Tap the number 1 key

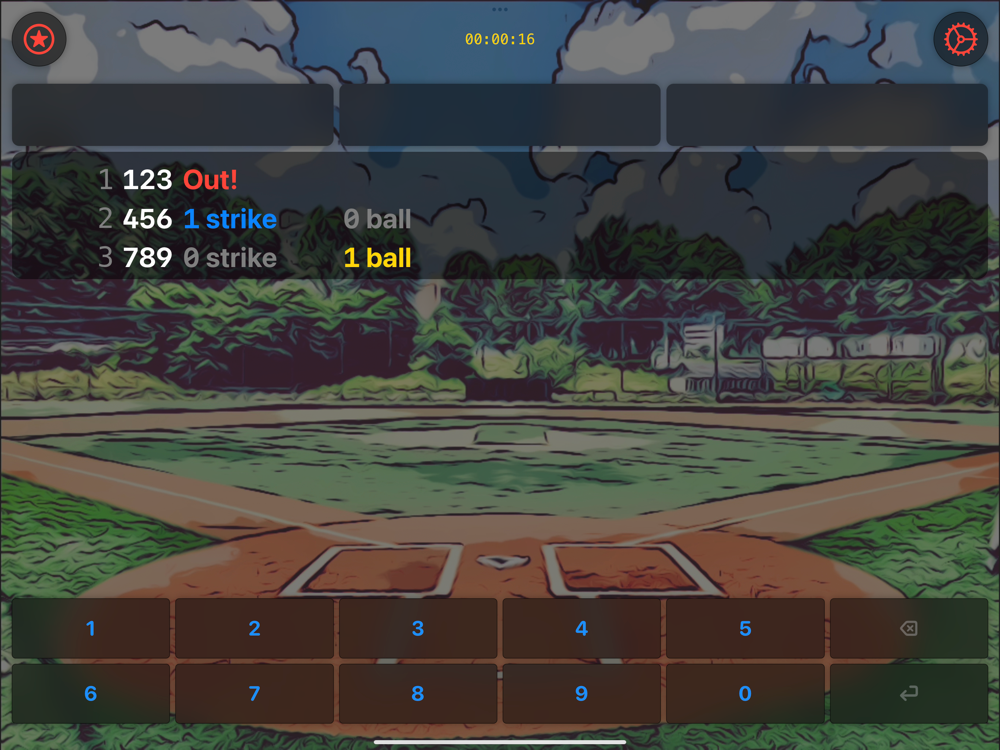pyautogui.click(x=91, y=628)
